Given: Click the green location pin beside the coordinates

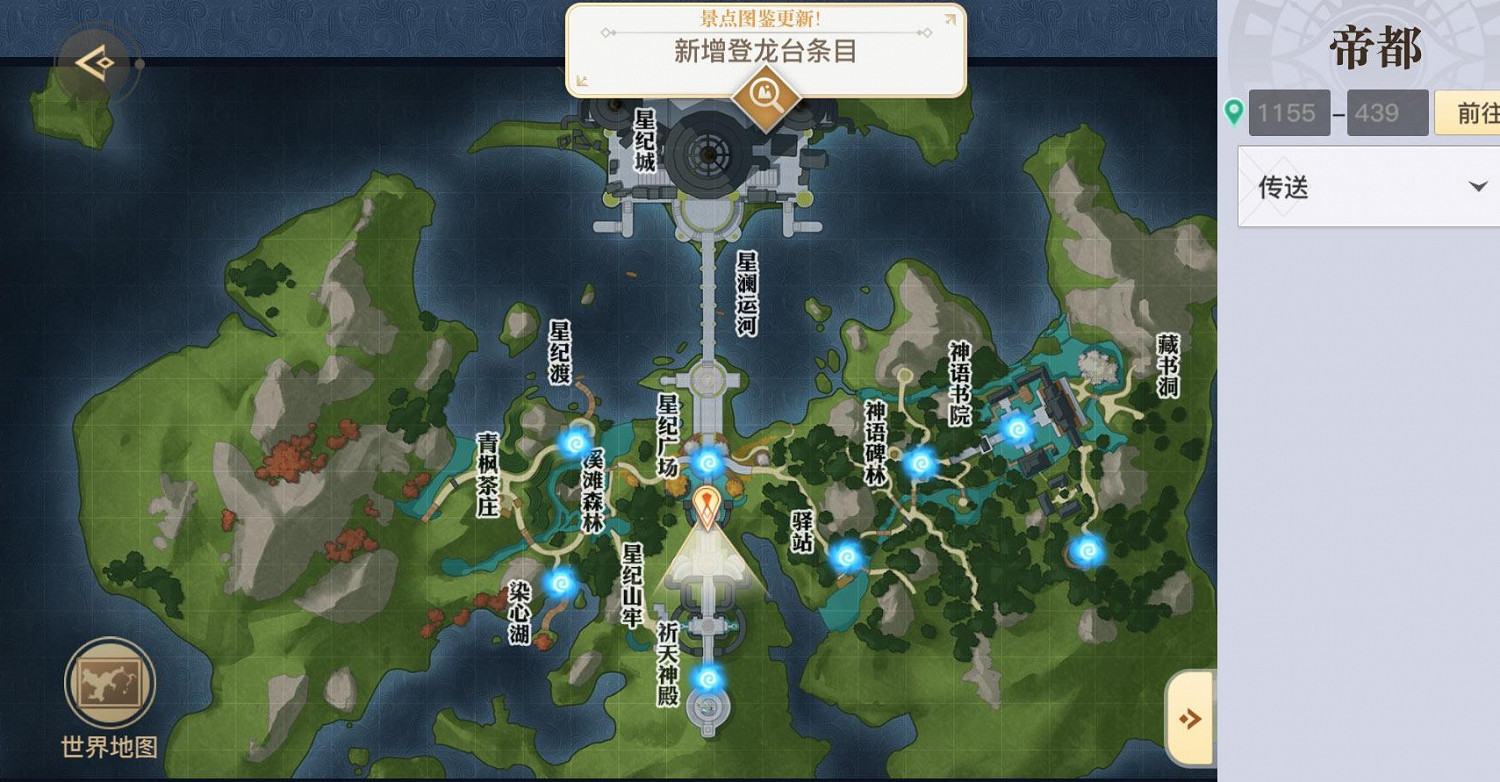Looking at the screenshot, I should 1236,112.
